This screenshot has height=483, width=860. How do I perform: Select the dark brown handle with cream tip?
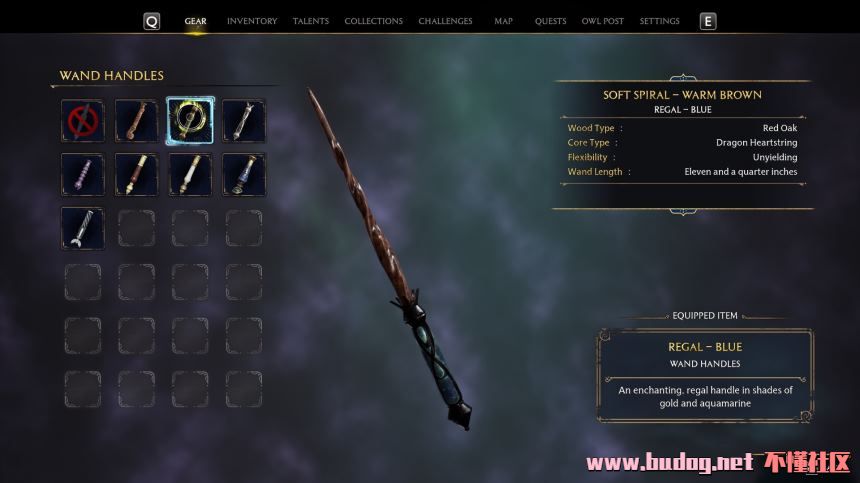(x=136, y=174)
